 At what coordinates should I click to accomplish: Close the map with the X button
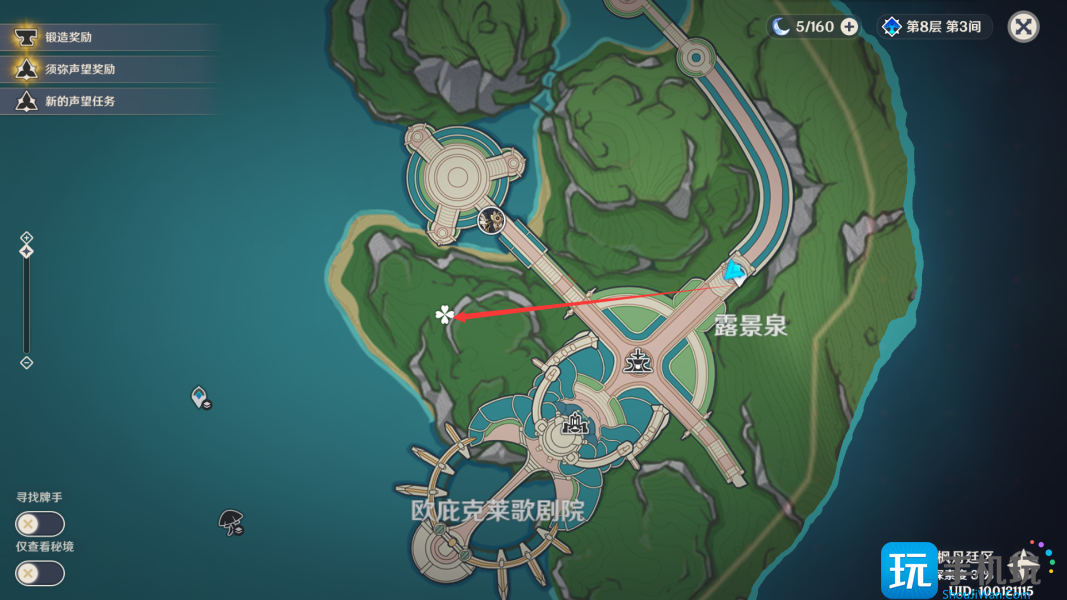1023,26
